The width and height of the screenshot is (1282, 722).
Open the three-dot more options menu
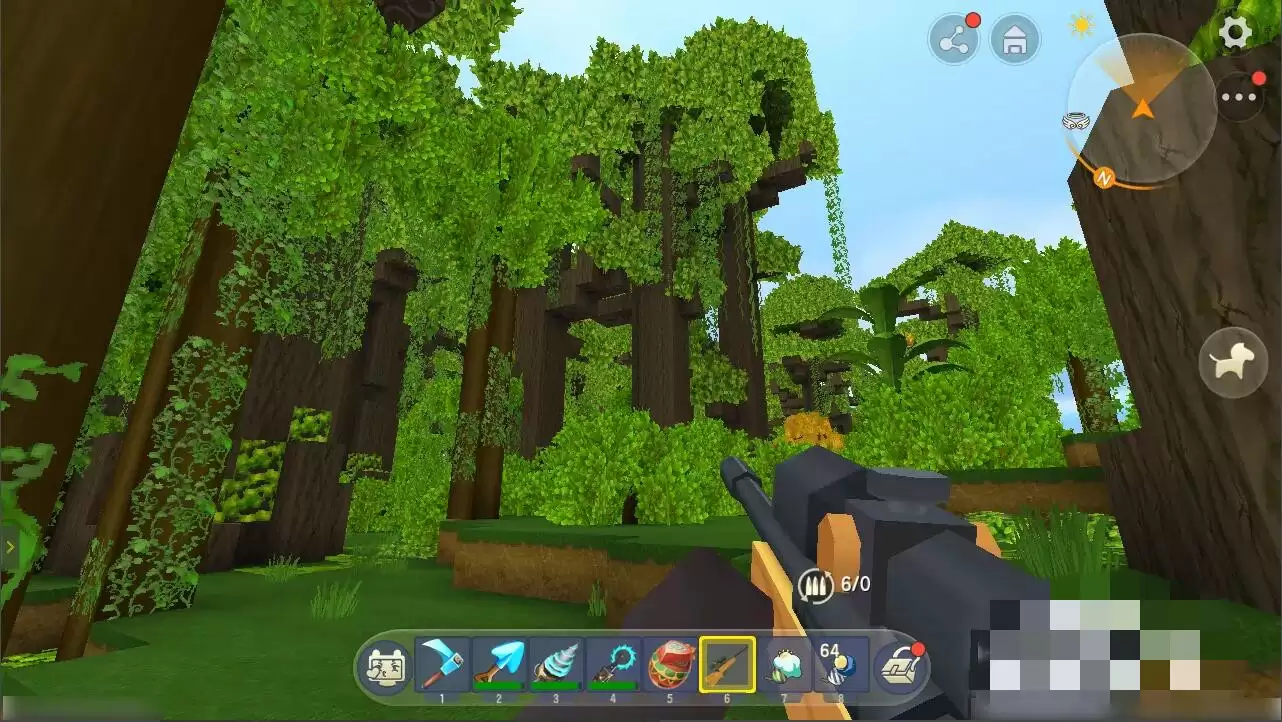[x=1240, y=98]
